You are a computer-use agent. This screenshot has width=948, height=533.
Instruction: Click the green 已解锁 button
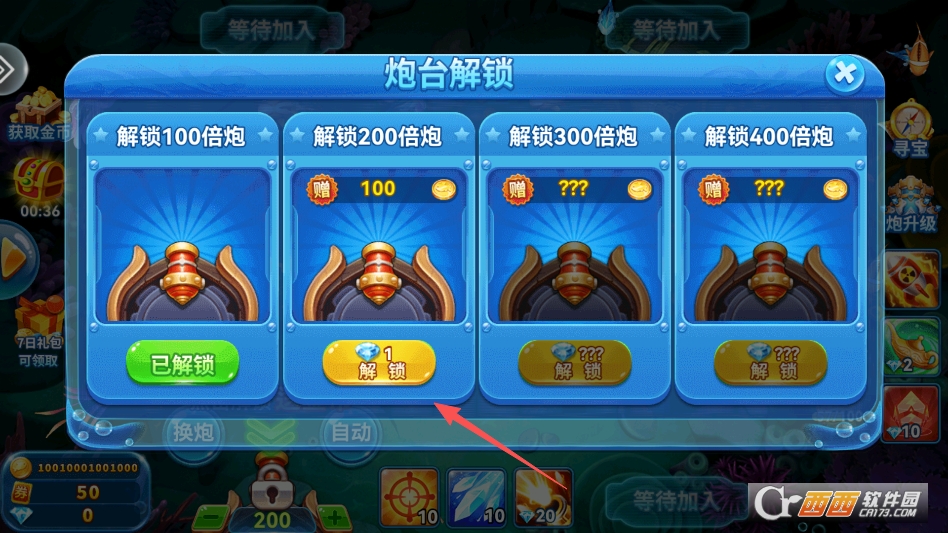183,363
